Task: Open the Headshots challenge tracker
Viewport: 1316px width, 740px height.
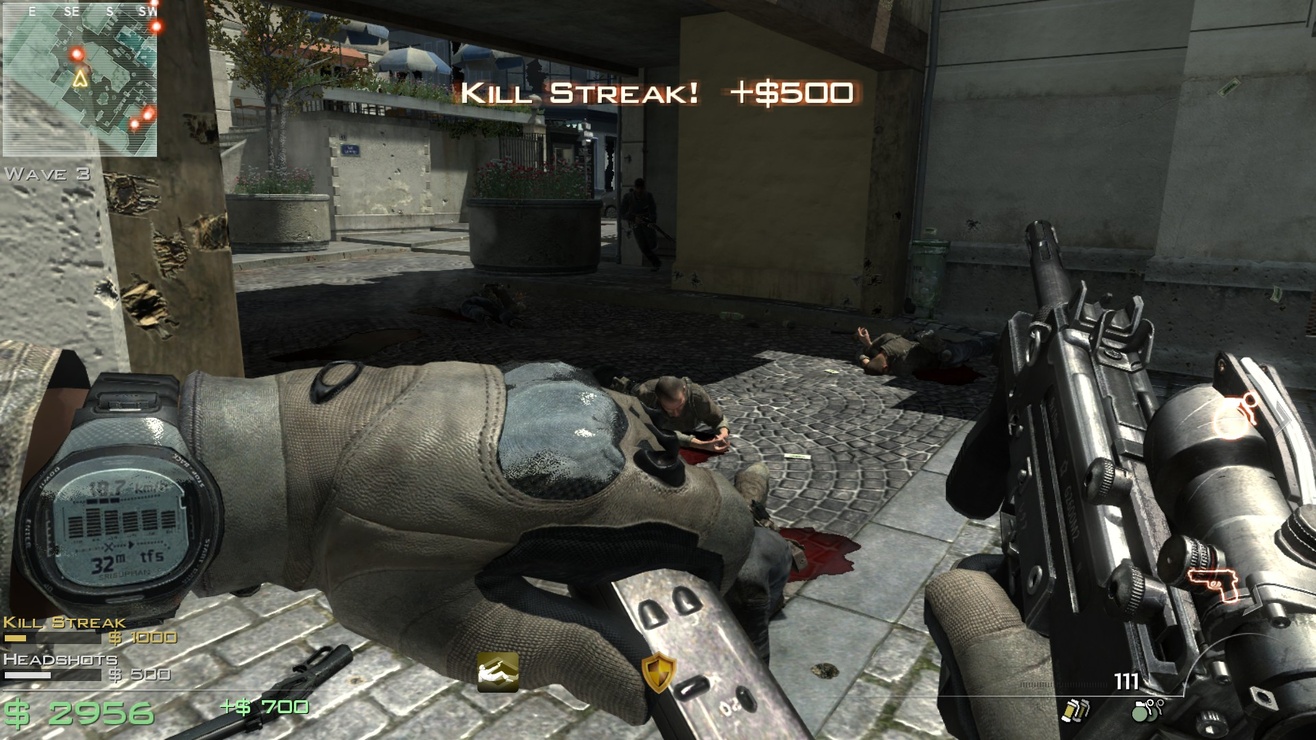Action: [x=61, y=660]
